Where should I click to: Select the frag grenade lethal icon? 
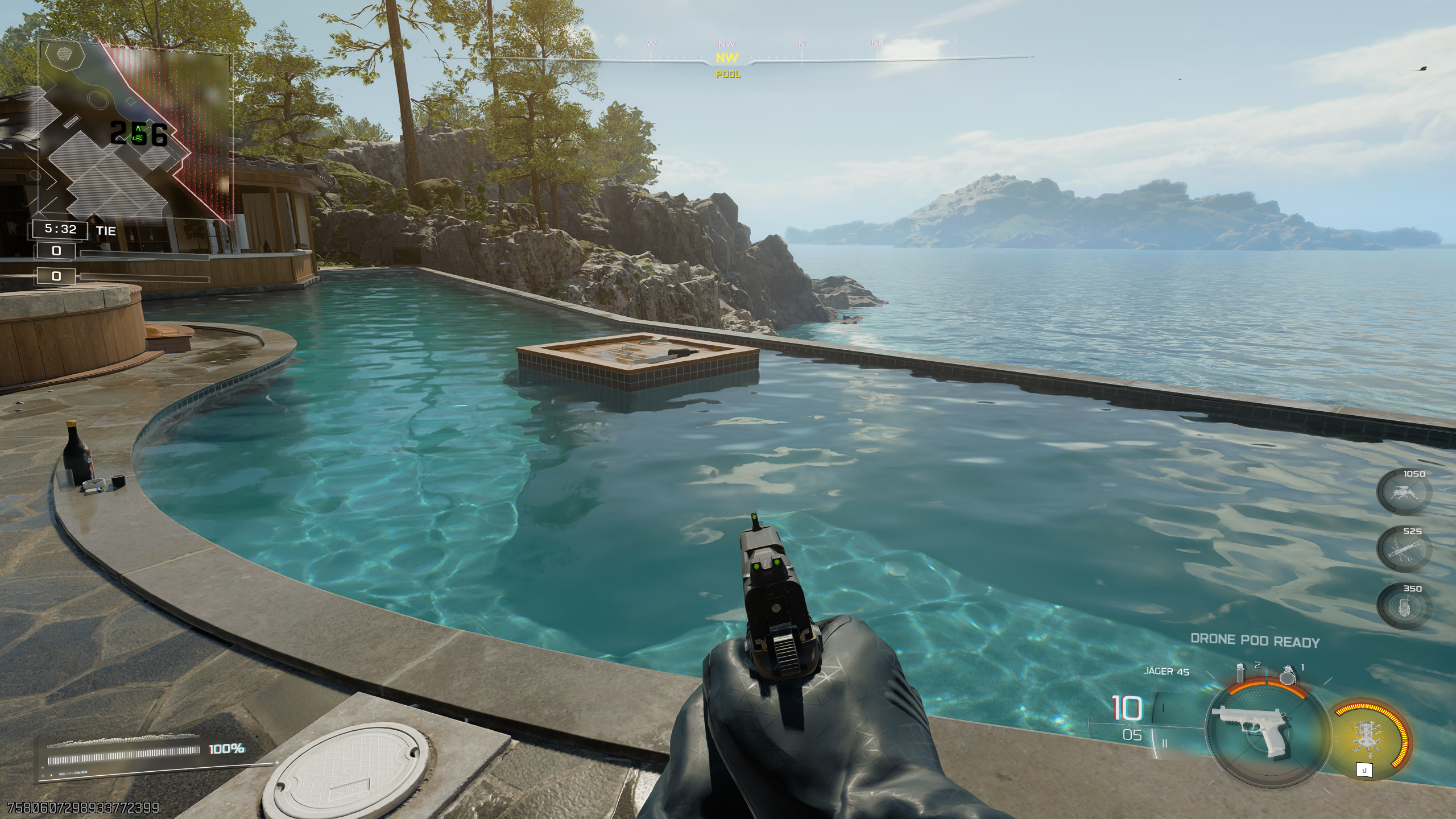1288,675
